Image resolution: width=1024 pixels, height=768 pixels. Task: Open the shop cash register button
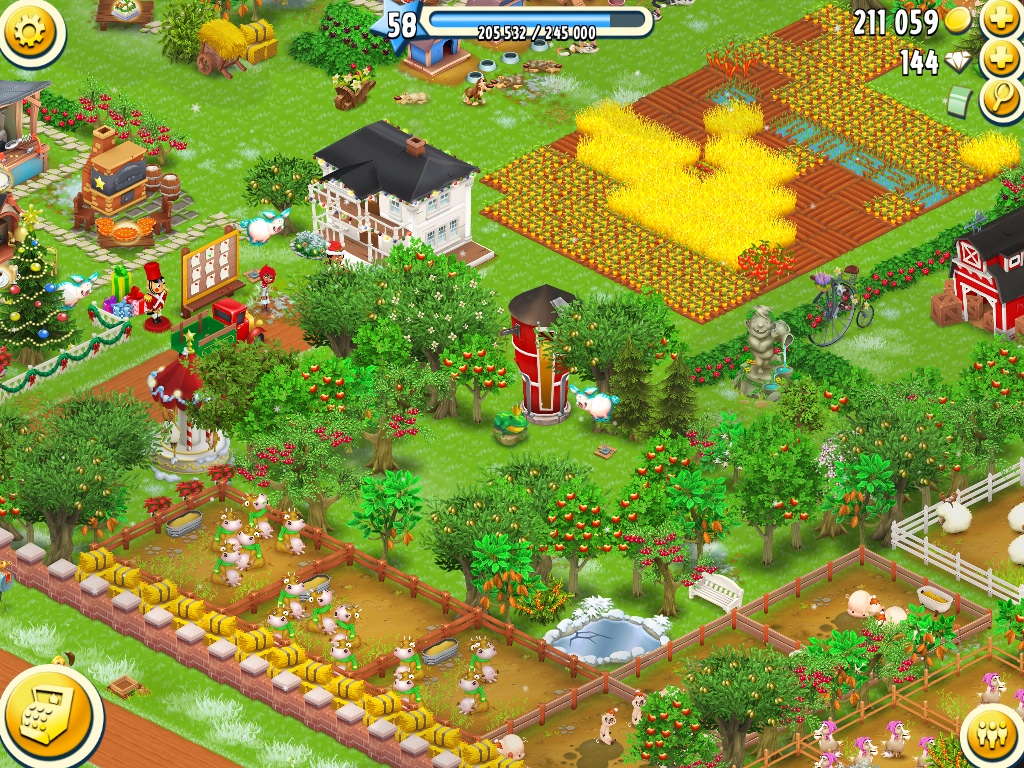pos(50,711)
